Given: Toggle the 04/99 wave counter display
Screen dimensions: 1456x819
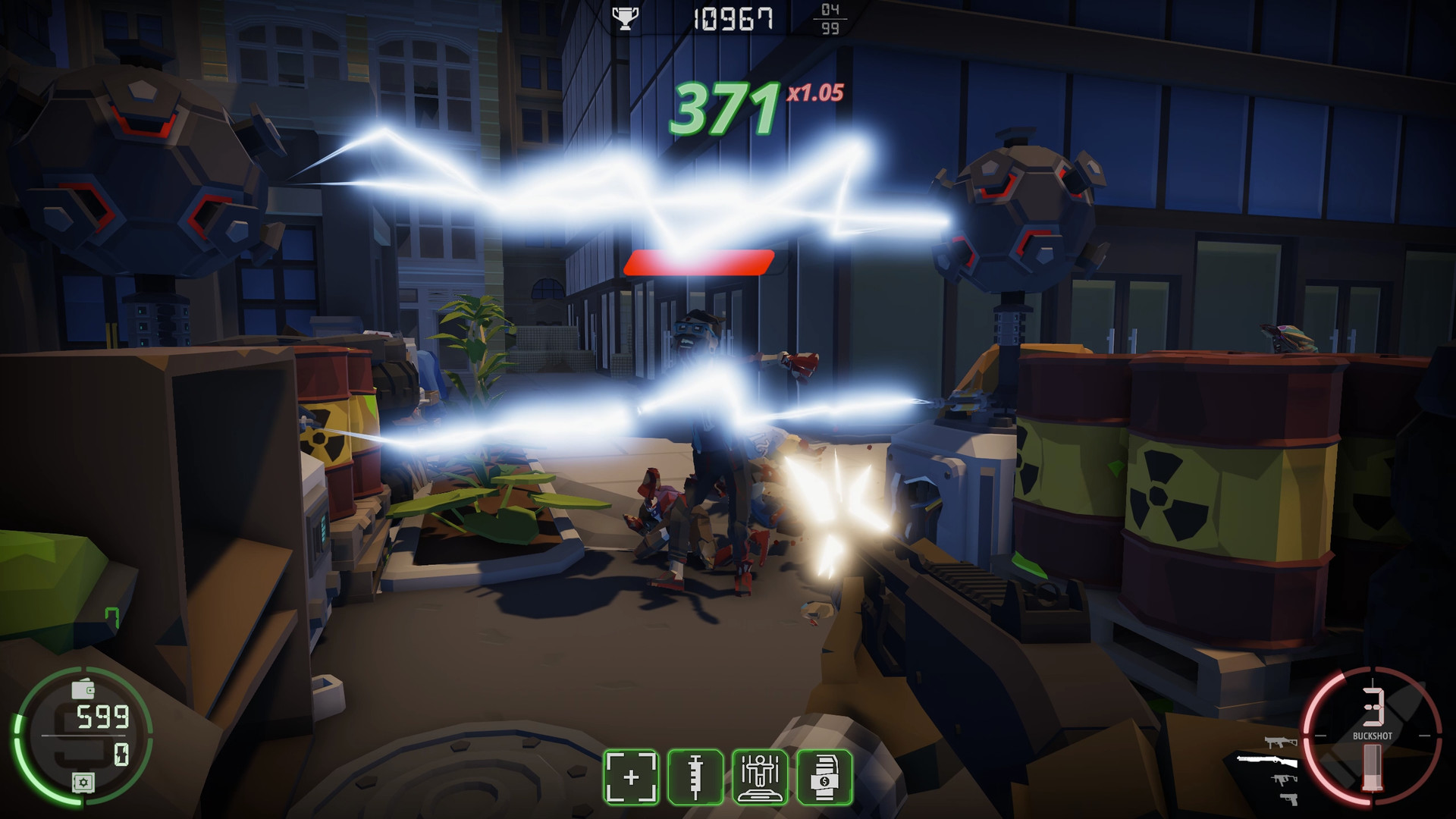Looking at the screenshot, I should [x=832, y=20].
